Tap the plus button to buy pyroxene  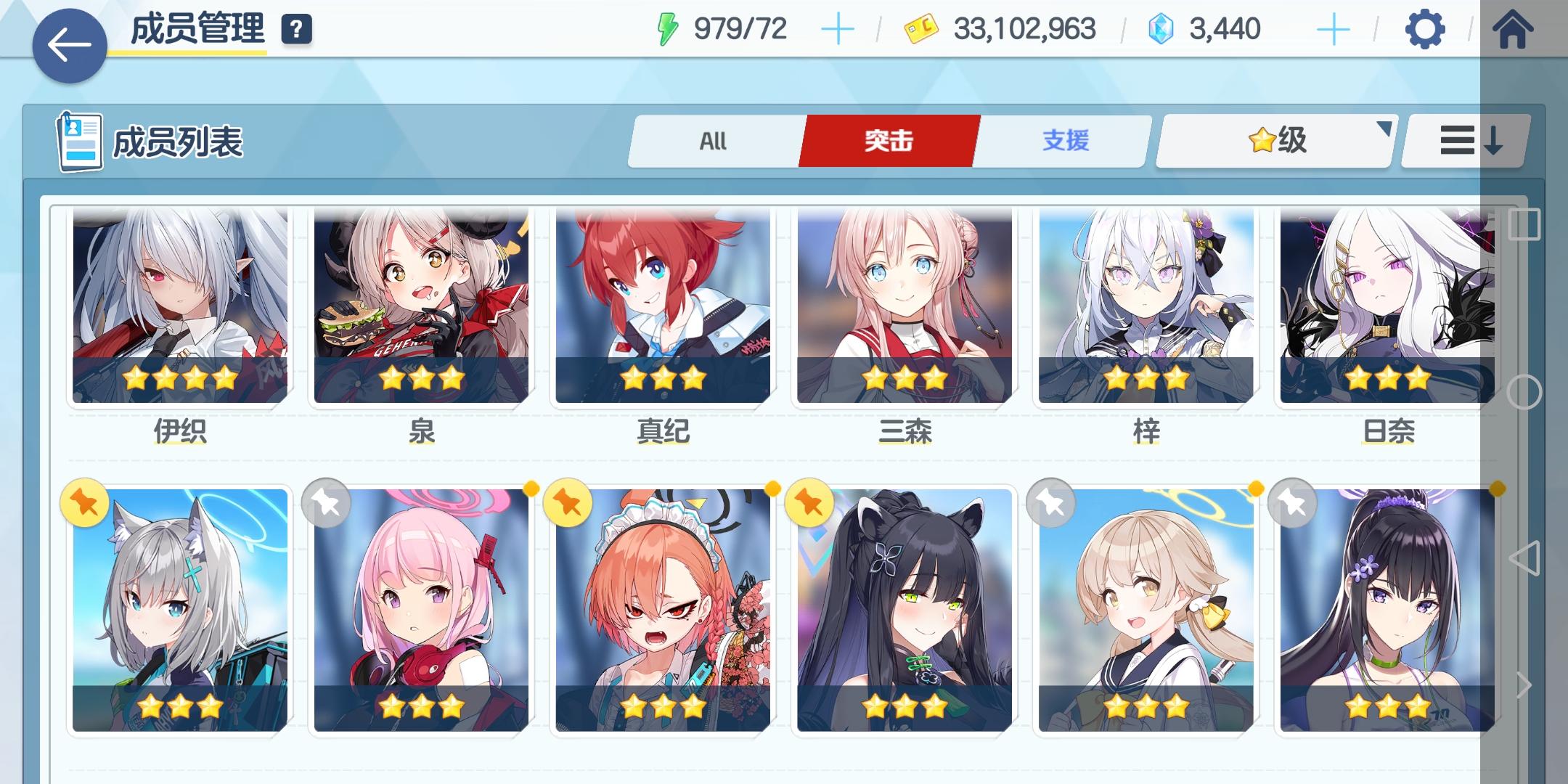[1334, 29]
